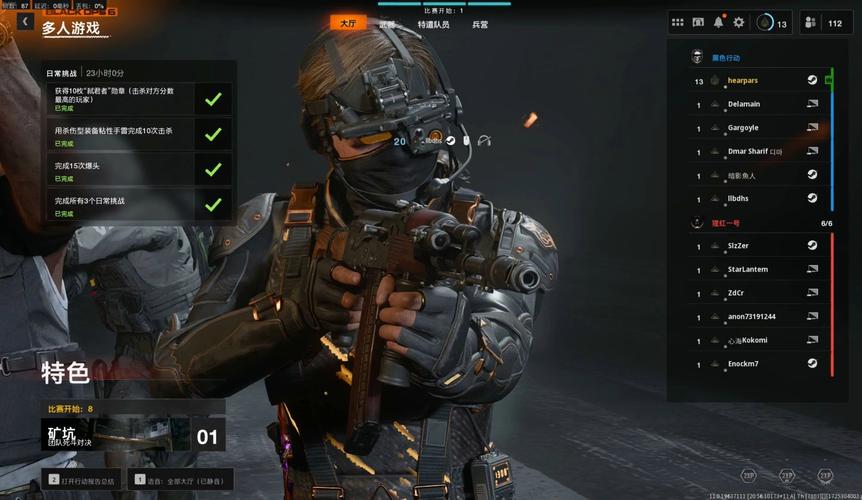View the player level 13 badge
862x500 pixels.
click(770, 23)
